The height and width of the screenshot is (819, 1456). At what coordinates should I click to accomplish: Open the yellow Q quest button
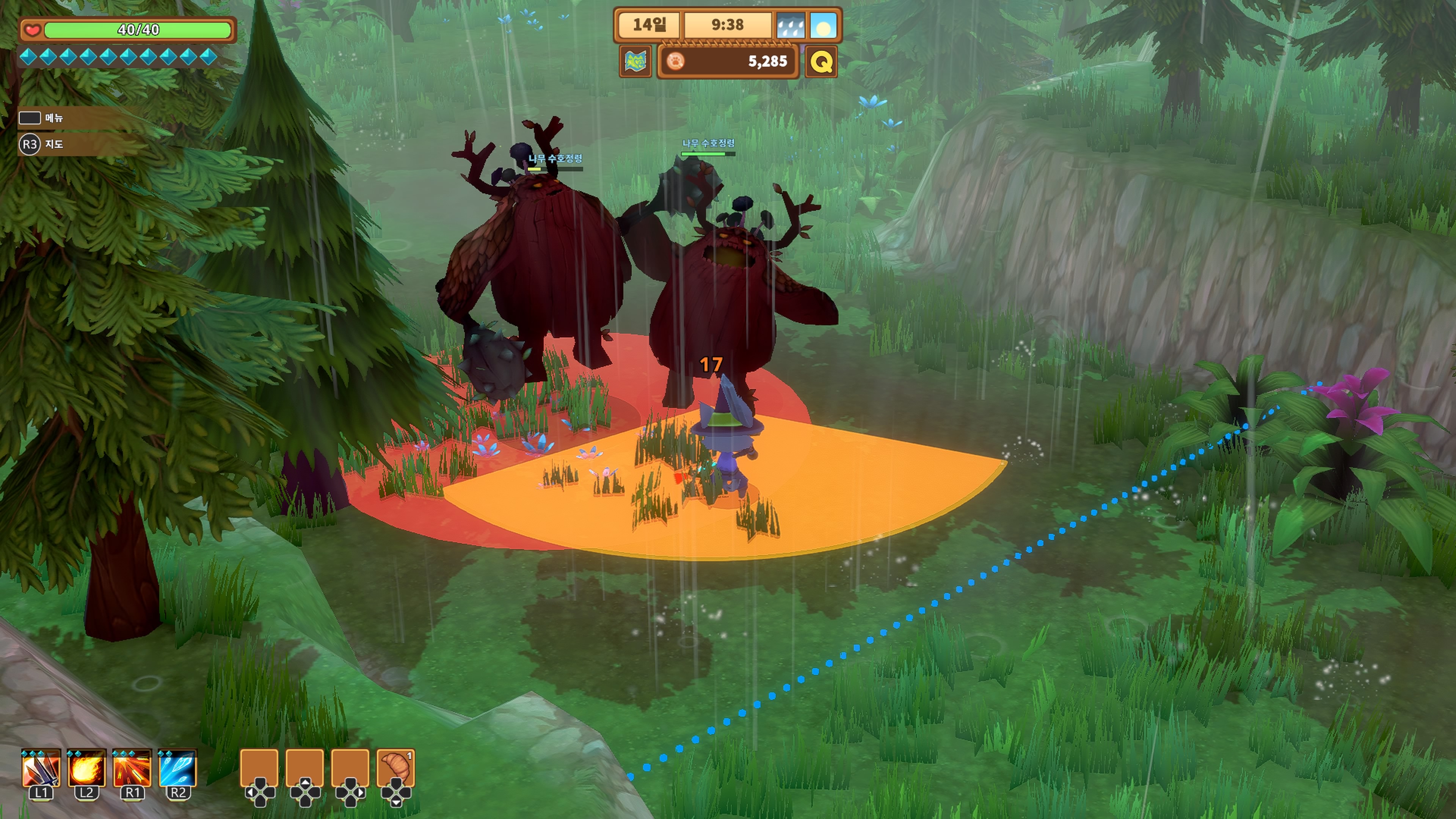tap(821, 61)
